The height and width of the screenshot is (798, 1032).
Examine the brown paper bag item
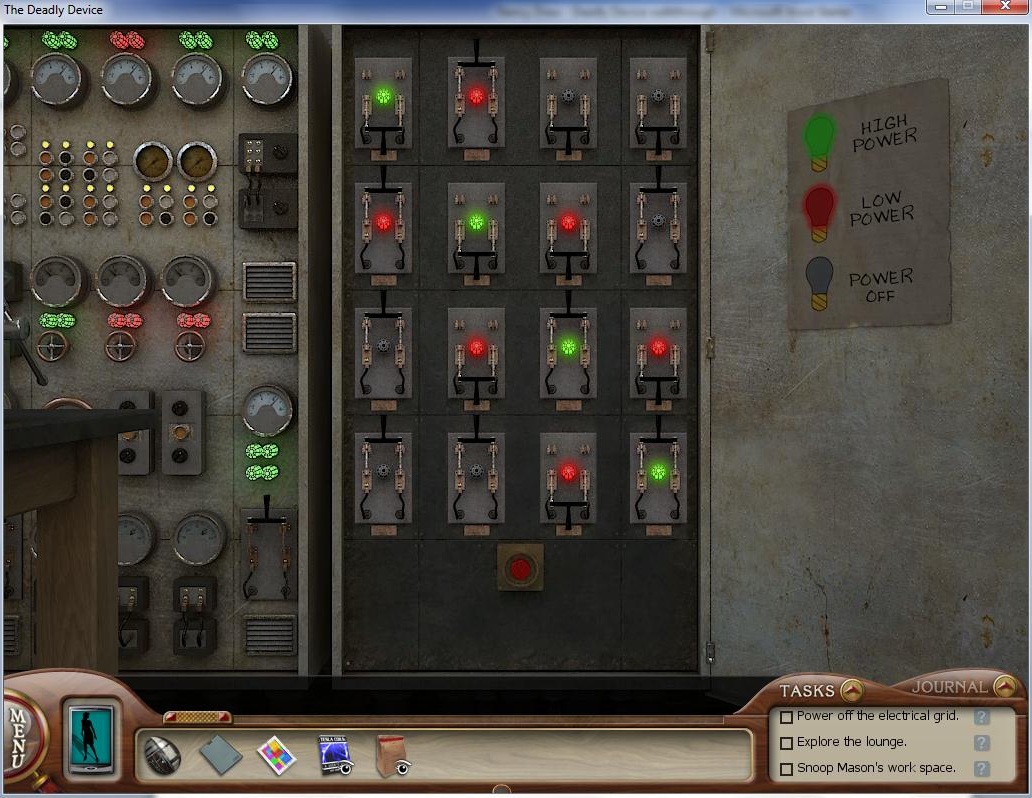[x=391, y=755]
